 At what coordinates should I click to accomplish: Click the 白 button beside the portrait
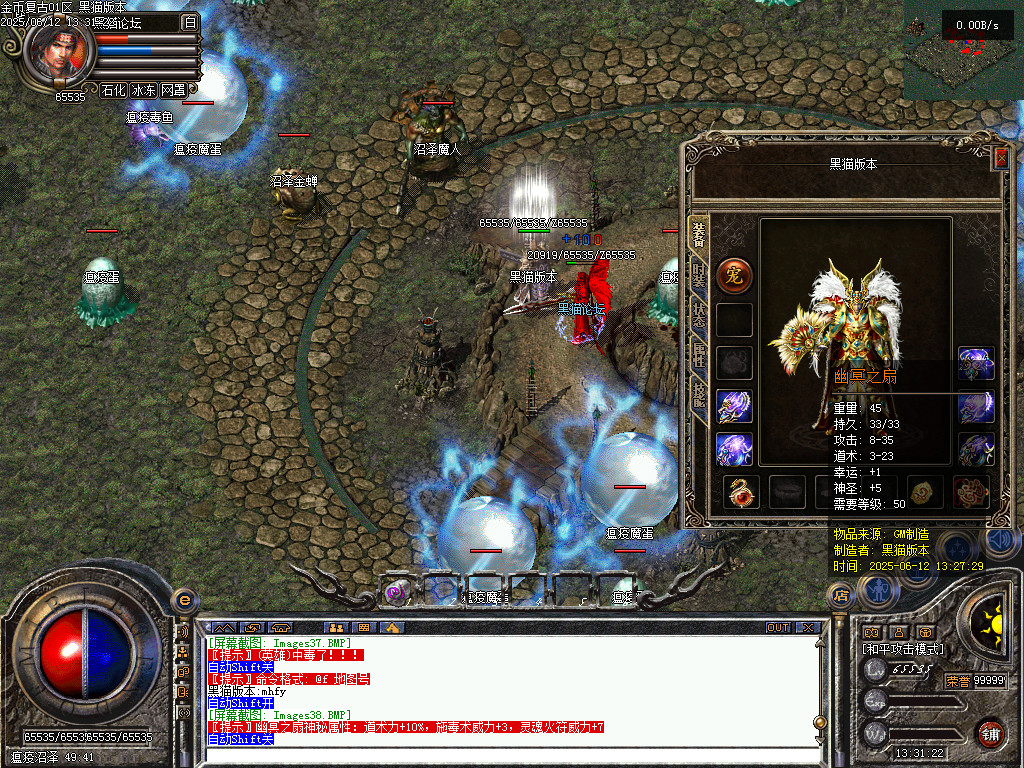(190, 22)
